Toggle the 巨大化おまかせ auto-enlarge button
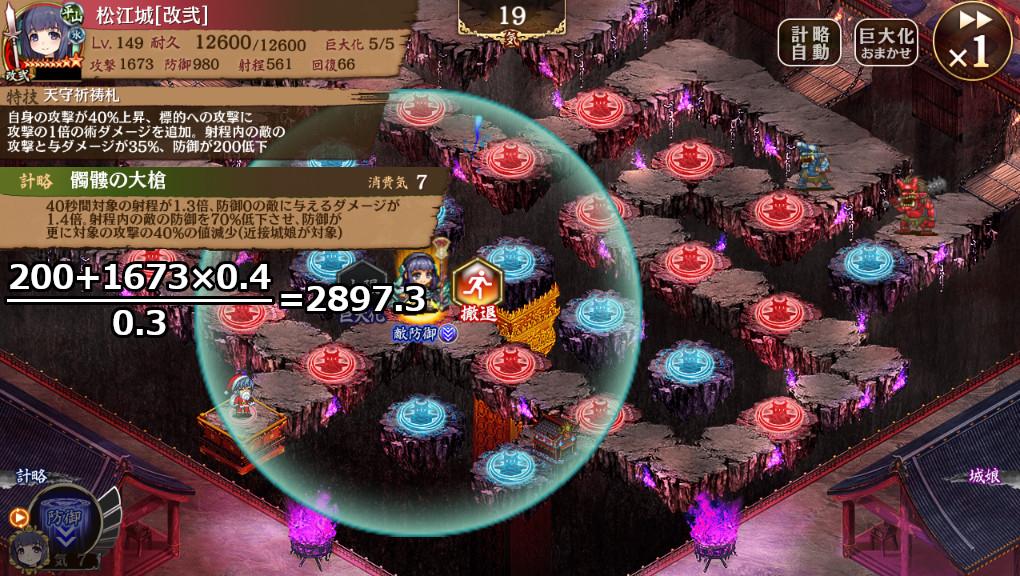The width and height of the screenshot is (1020, 576). 887,43
